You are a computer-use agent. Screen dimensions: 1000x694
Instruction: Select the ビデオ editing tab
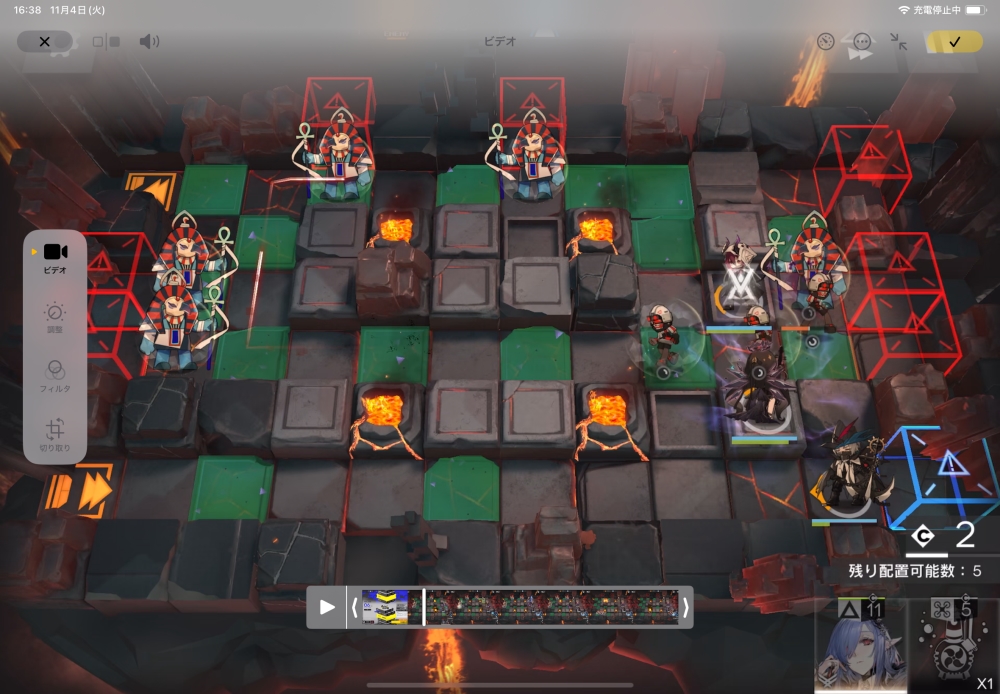(x=55, y=257)
